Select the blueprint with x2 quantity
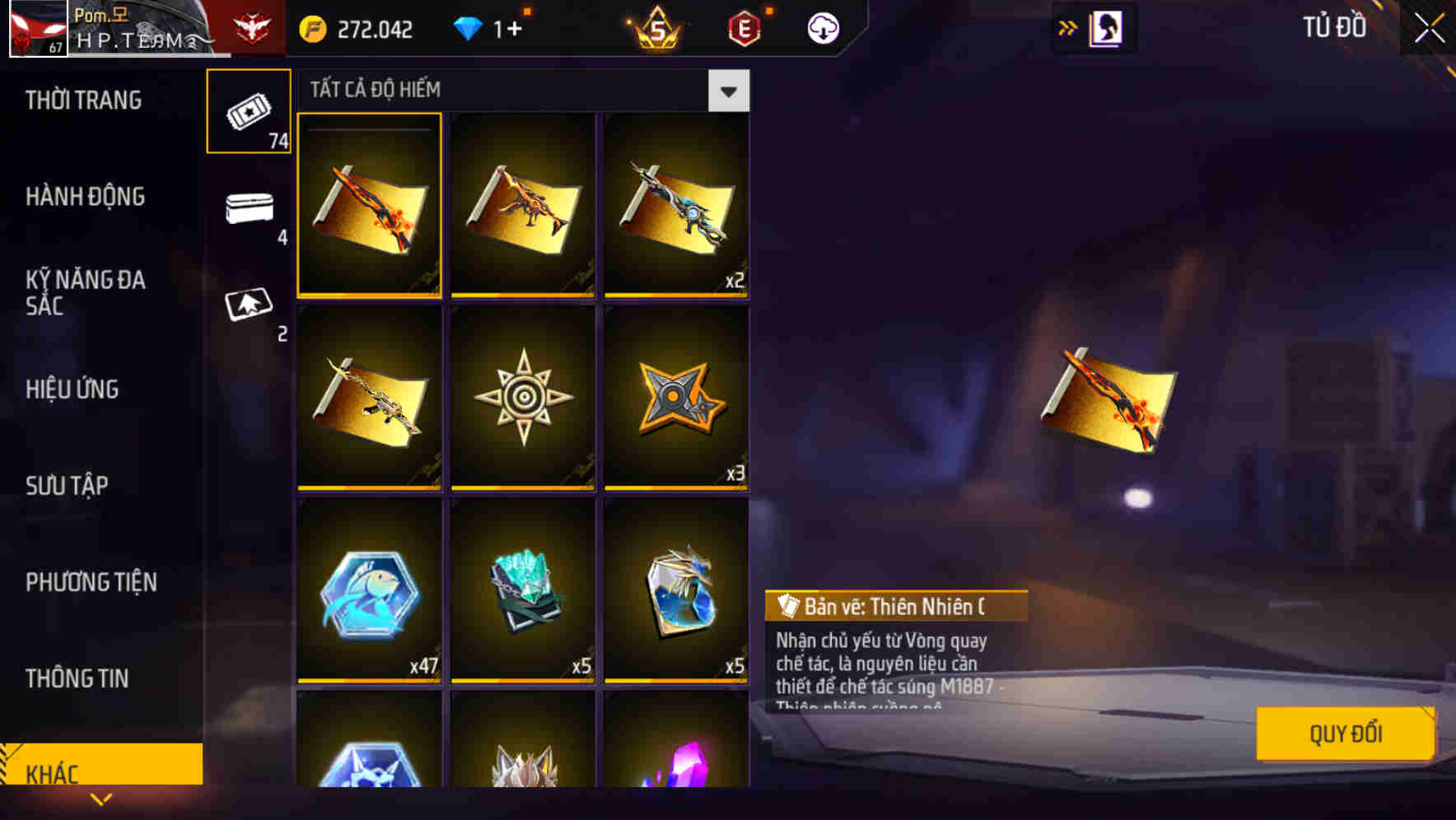1456x820 pixels. tap(675, 206)
